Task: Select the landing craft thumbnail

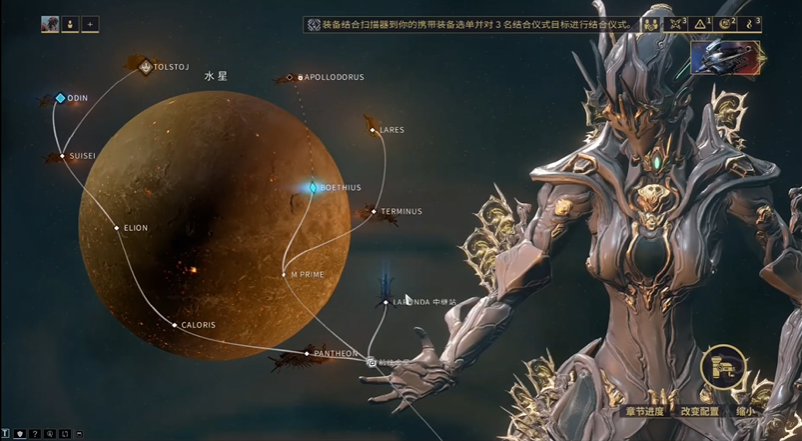Action: 727,57
